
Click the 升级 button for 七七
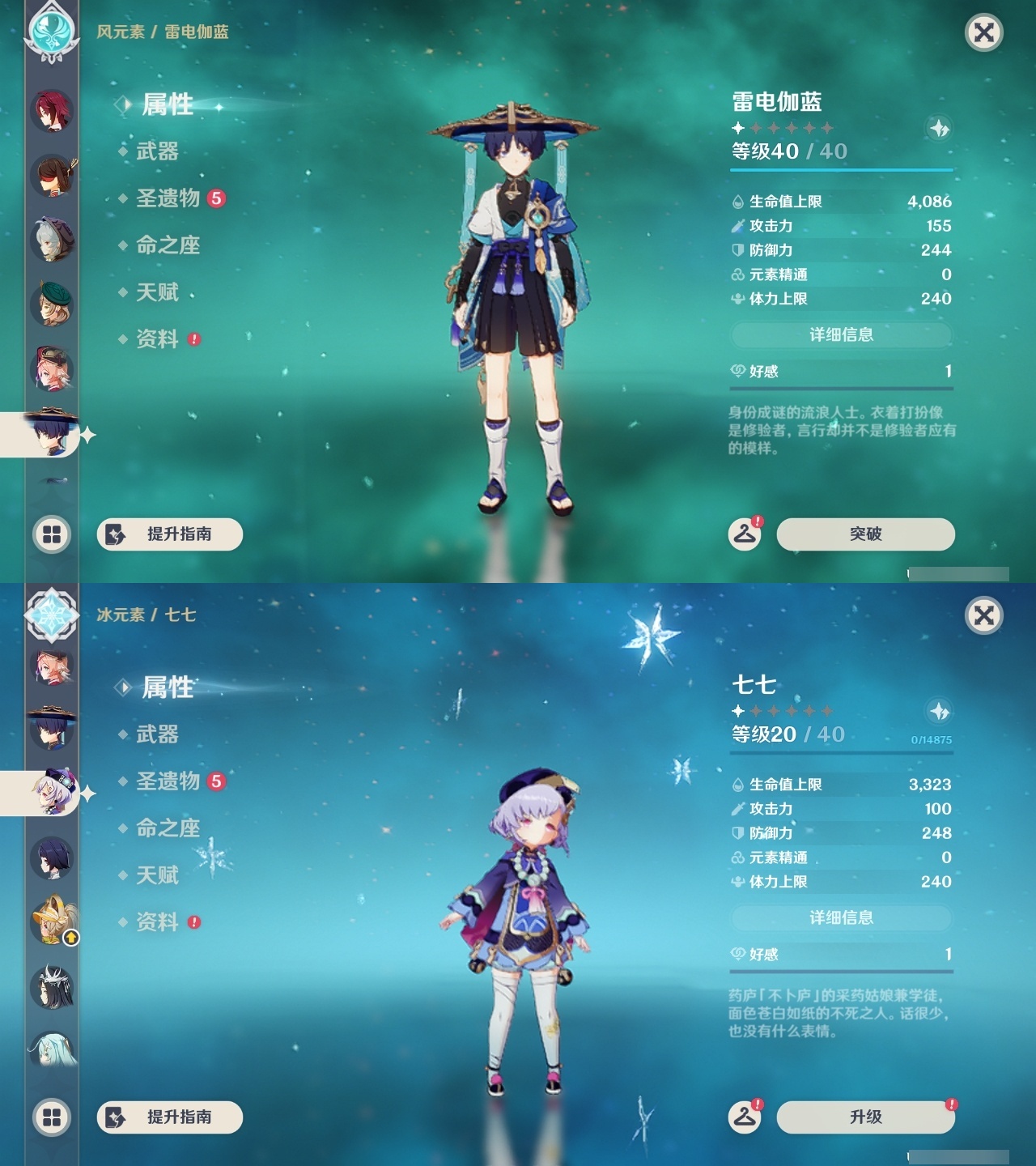(x=864, y=1116)
